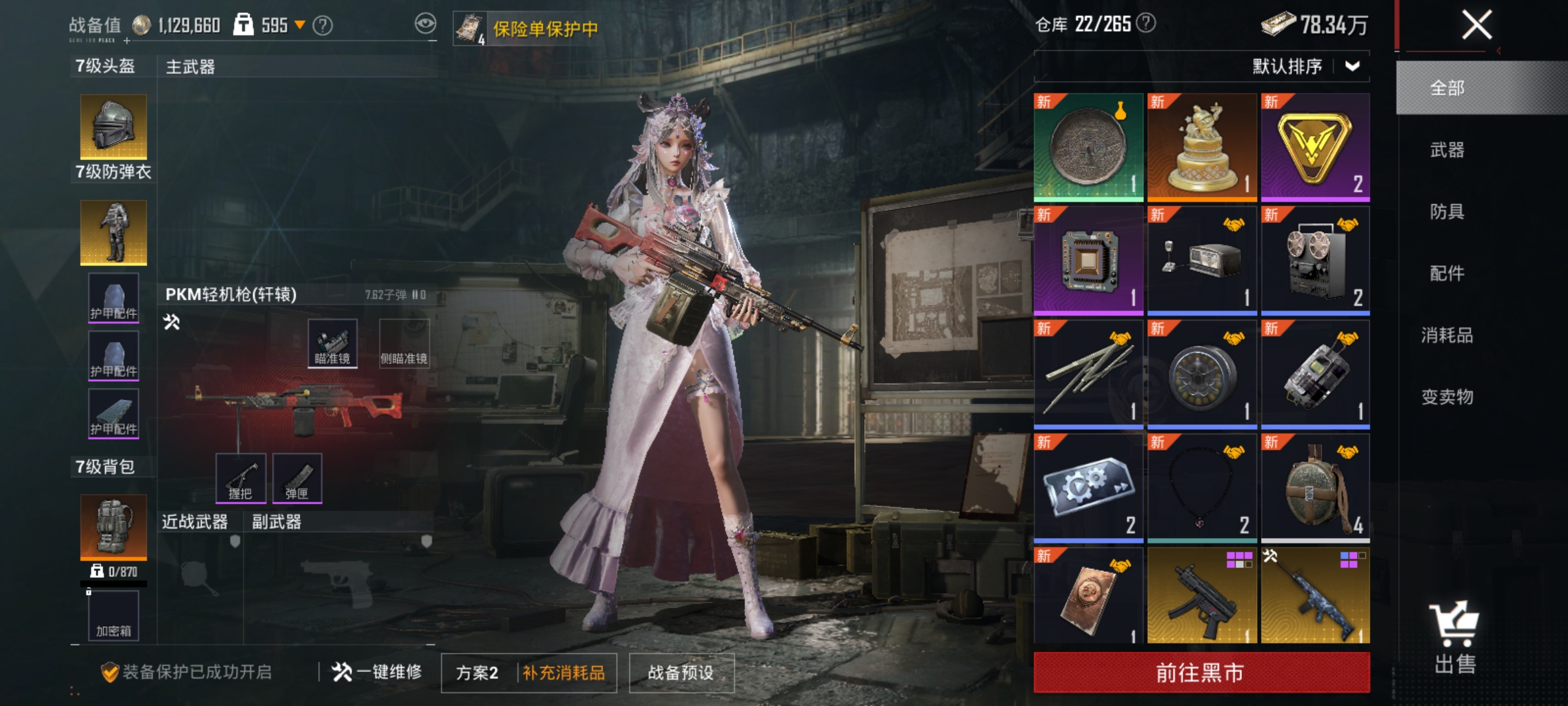The image size is (1568, 706).
Task: Select the 7级背包 backpack icon
Action: click(112, 526)
